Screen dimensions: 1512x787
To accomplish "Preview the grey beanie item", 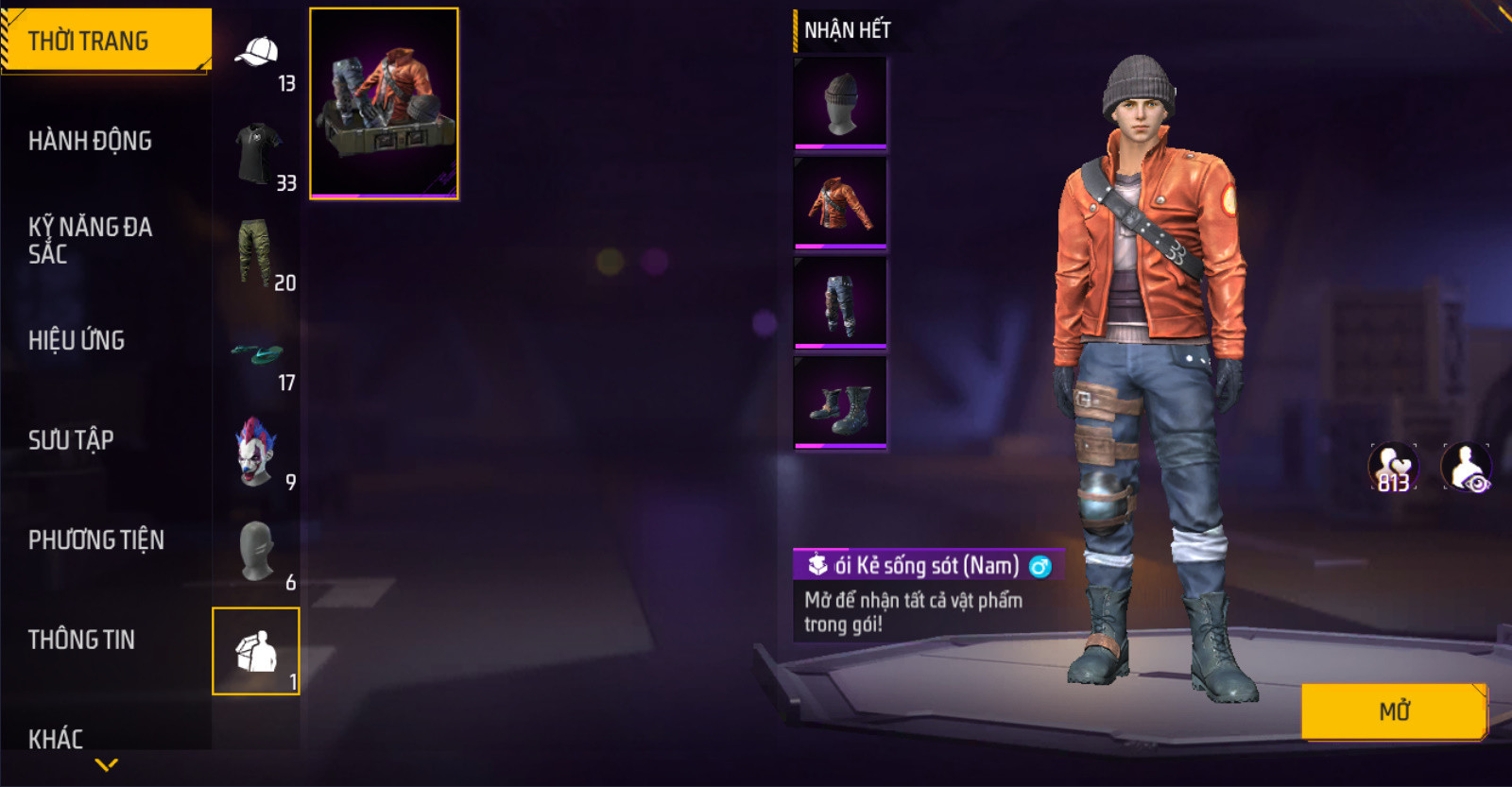I will pyautogui.click(x=840, y=103).
